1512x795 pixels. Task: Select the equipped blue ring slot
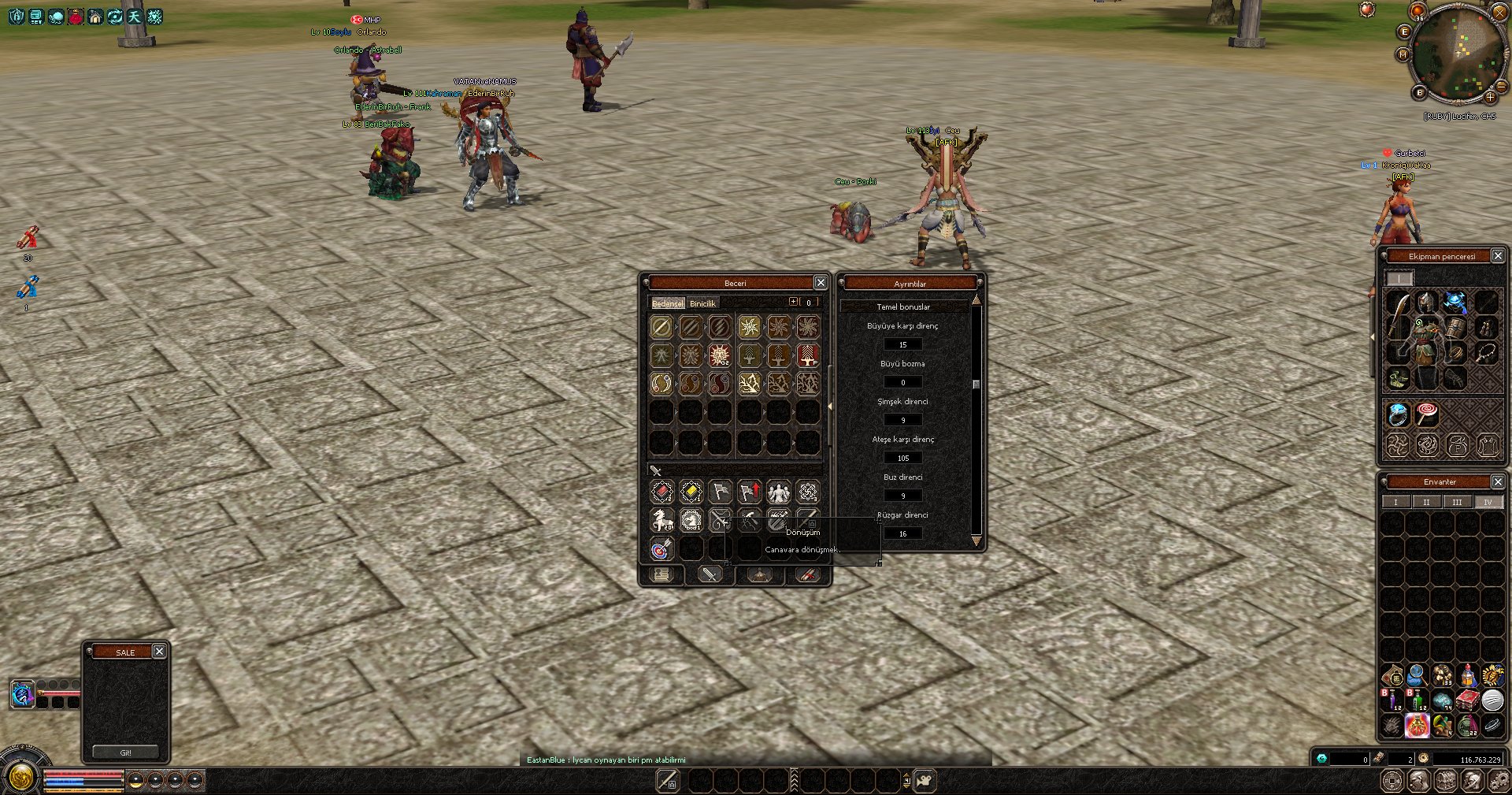click(x=1398, y=414)
